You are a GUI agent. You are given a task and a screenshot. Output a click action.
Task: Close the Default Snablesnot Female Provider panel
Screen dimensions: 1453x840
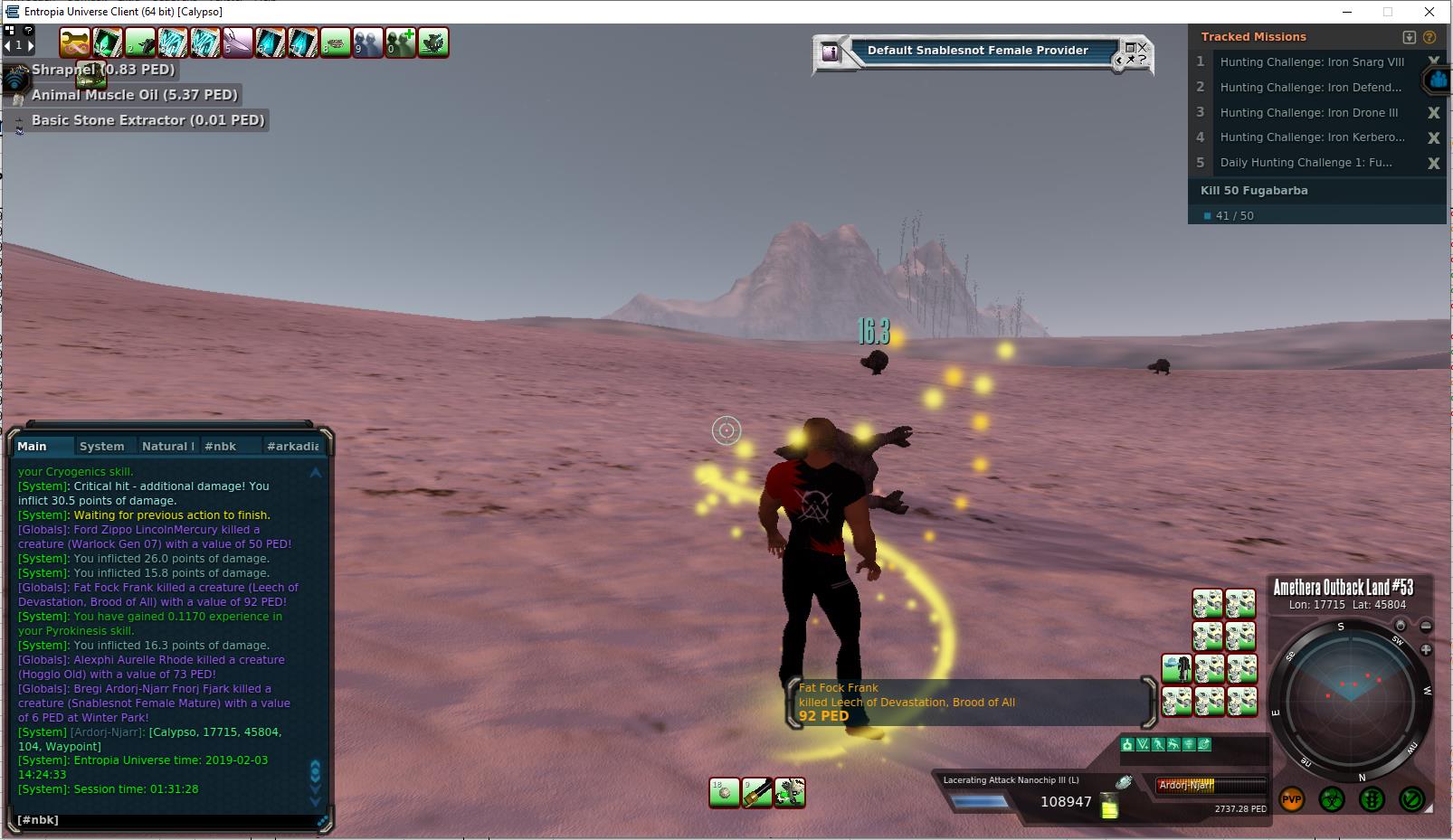click(1143, 46)
